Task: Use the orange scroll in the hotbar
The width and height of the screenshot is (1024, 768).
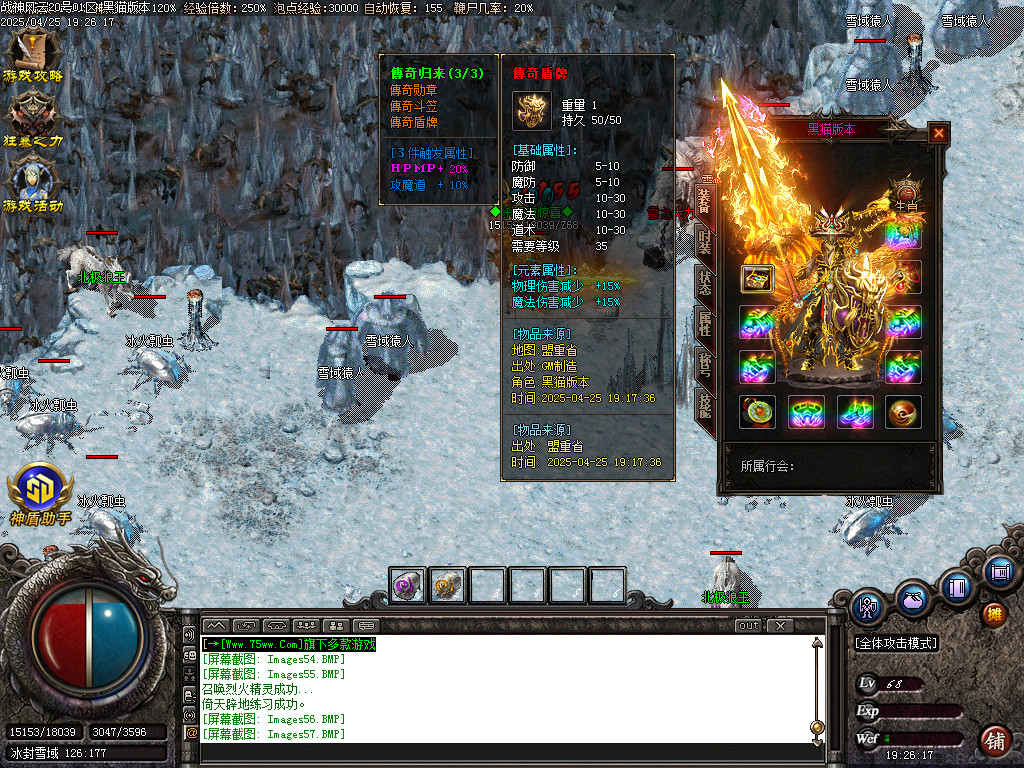Action: coord(448,585)
